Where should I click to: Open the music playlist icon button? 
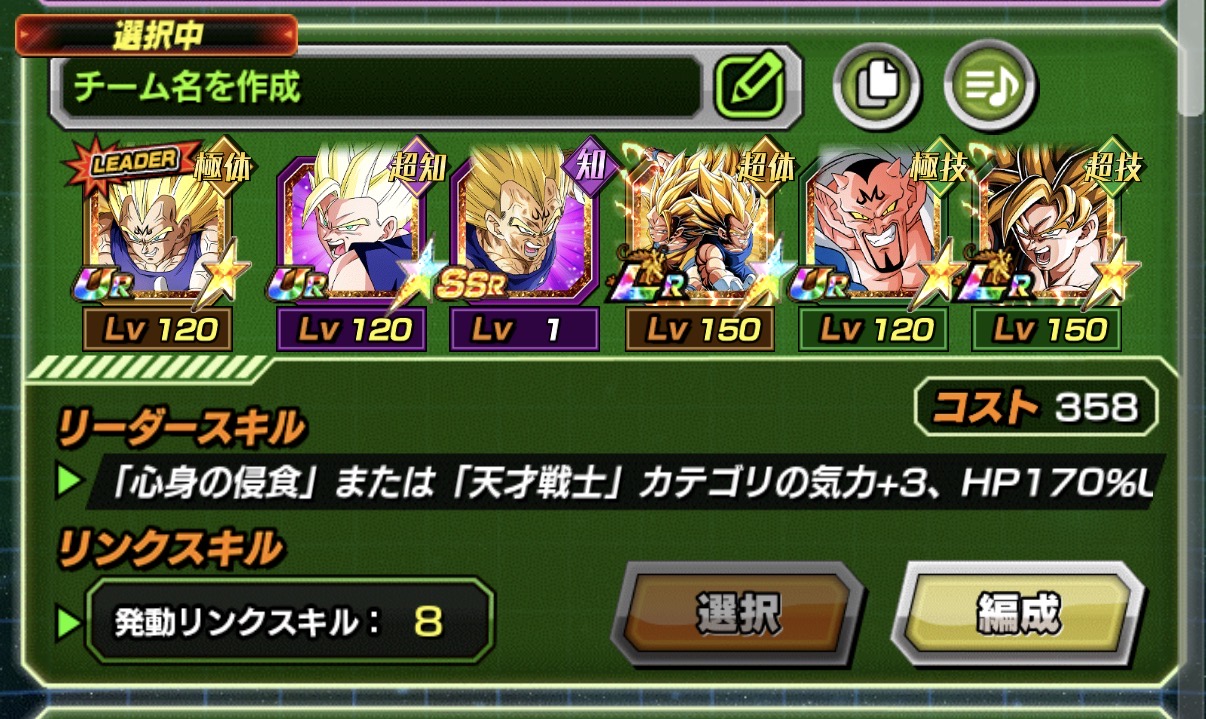(988, 86)
